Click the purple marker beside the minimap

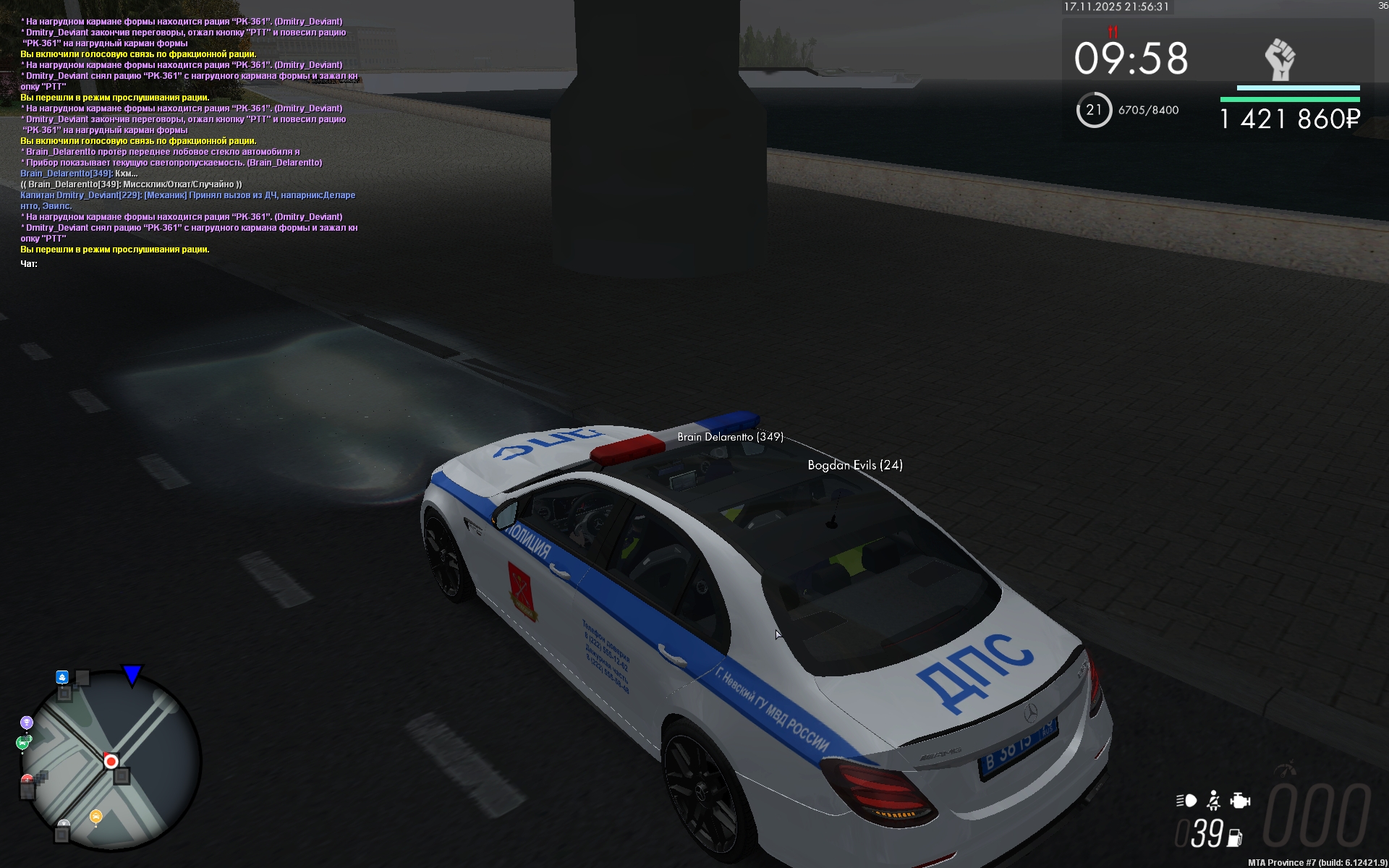pos(27,723)
